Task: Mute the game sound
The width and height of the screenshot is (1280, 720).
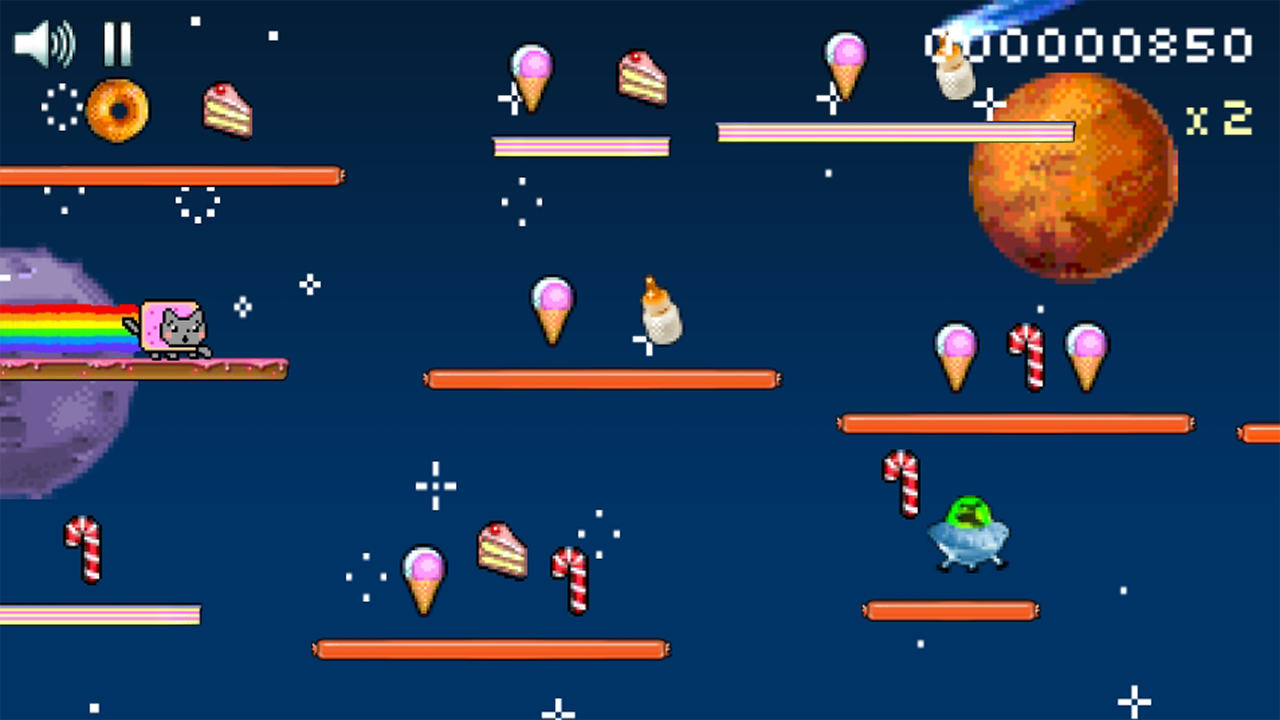Action: pyautogui.click(x=45, y=42)
